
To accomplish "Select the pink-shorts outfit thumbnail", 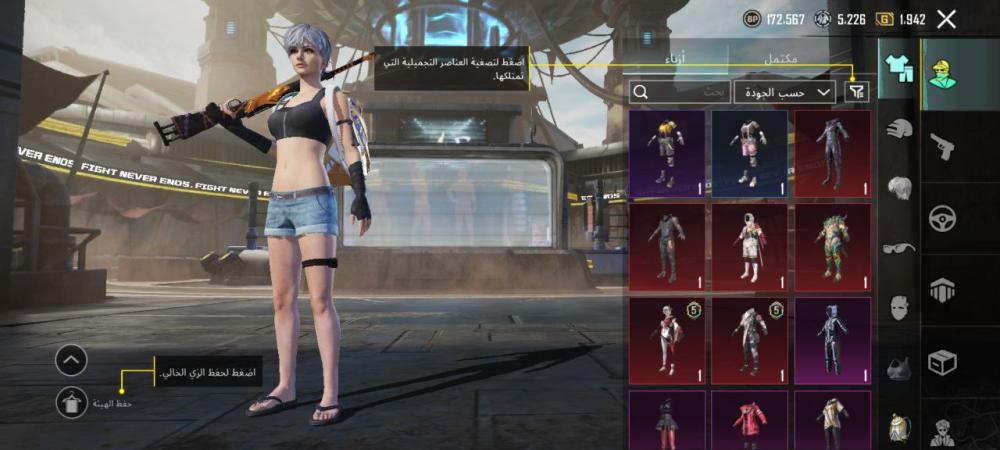I will 749,152.
